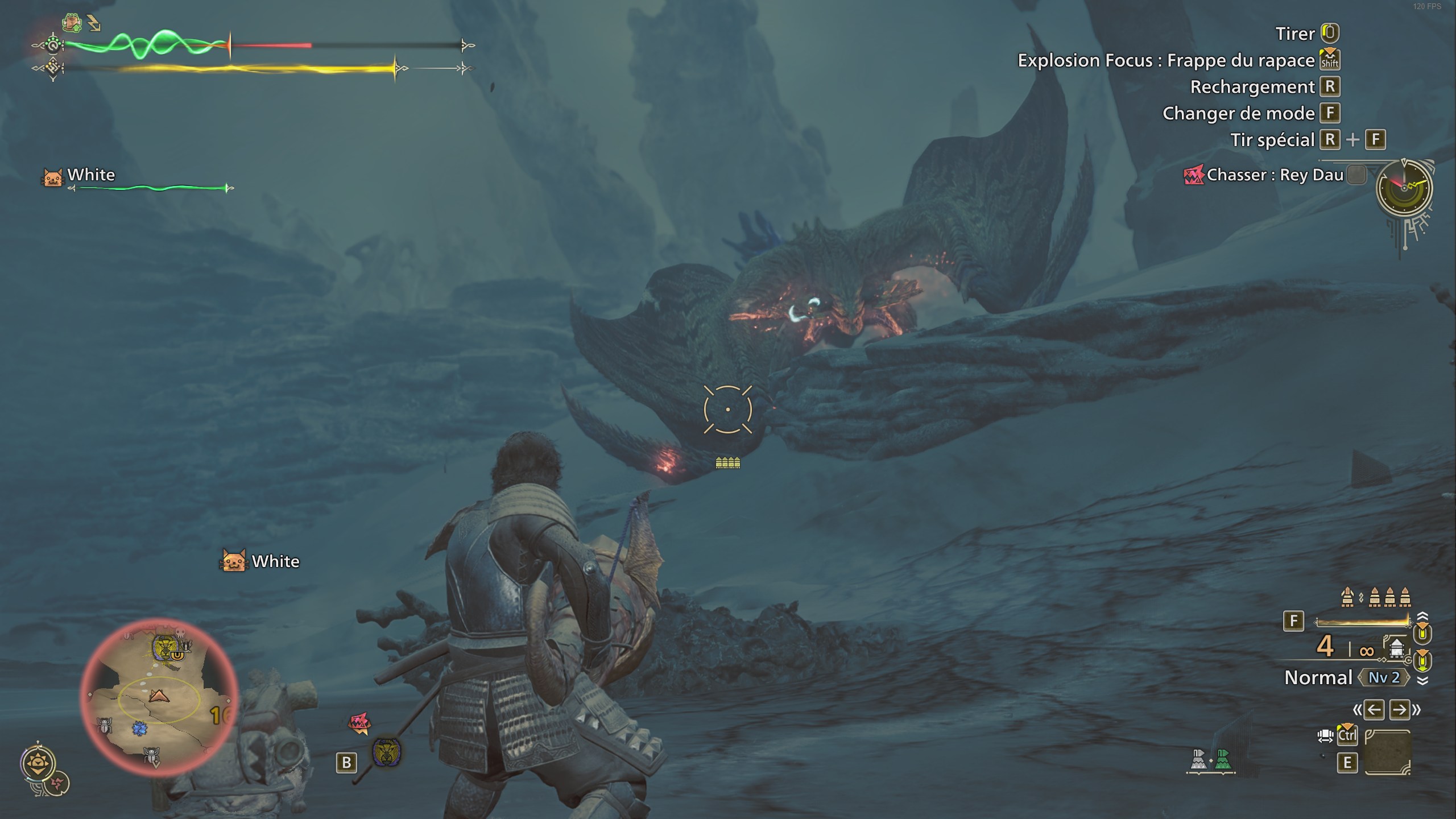Select the Rey Dau hunt target icon
1456x819 pixels.
pos(1192,175)
